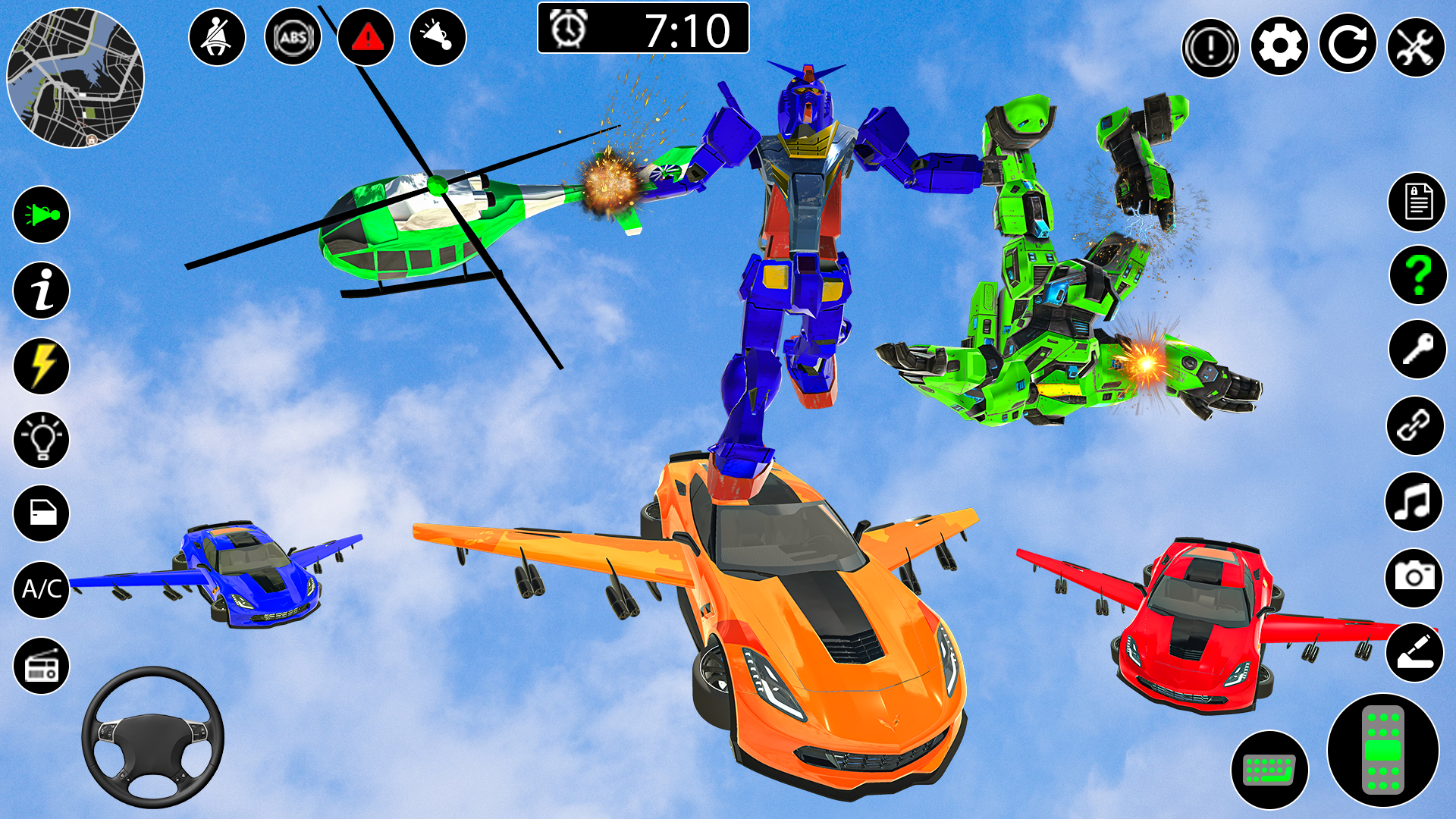The height and width of the screenshot is (819, 1456).
Task: Enable the ABS system
Action: (x=293, y=36)
